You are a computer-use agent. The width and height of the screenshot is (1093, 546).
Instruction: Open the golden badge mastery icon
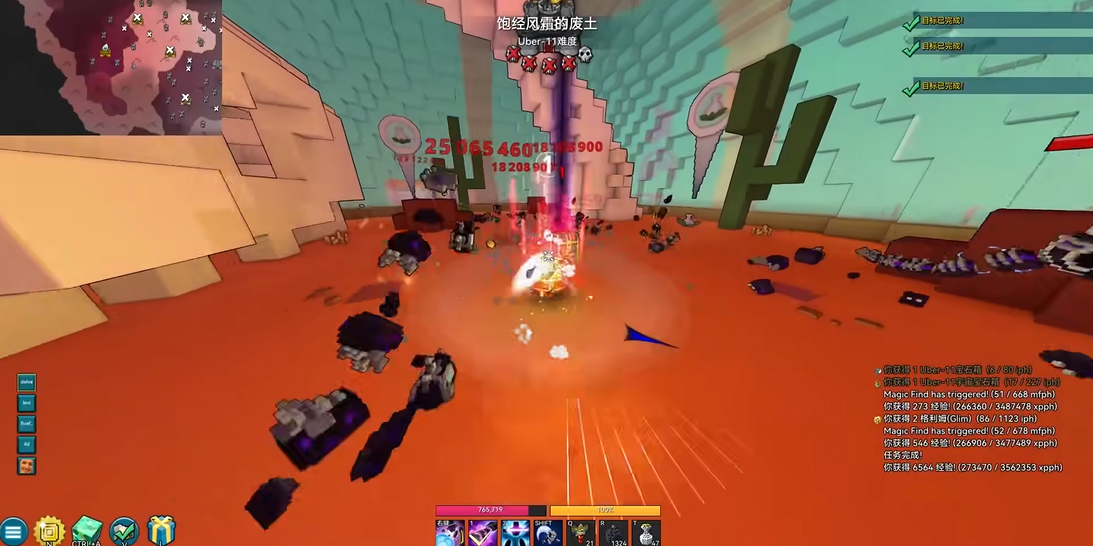(49, 531)
